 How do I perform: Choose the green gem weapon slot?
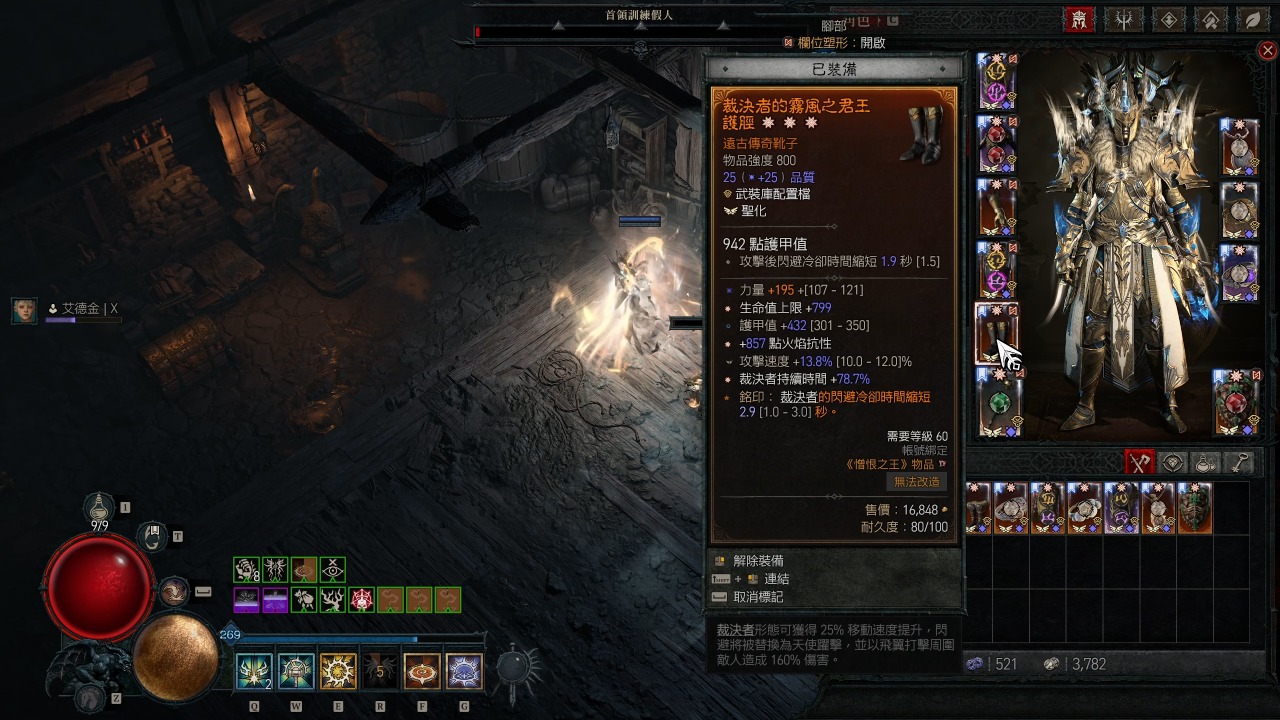click(x=997, y=402)
